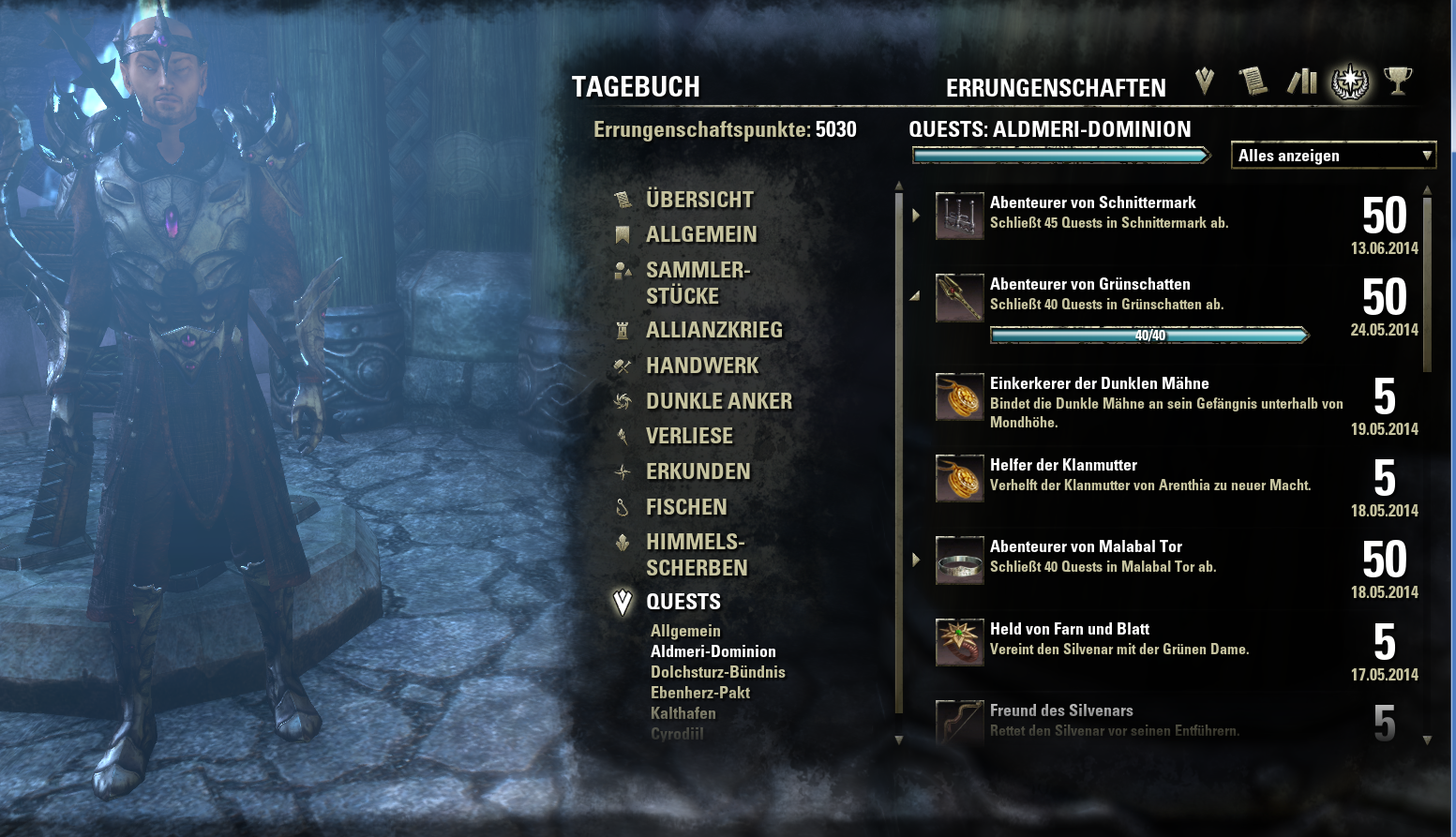Open Dunkle Anker achievements
This screenshot has width=1456, height=837.
click(718, 401)
